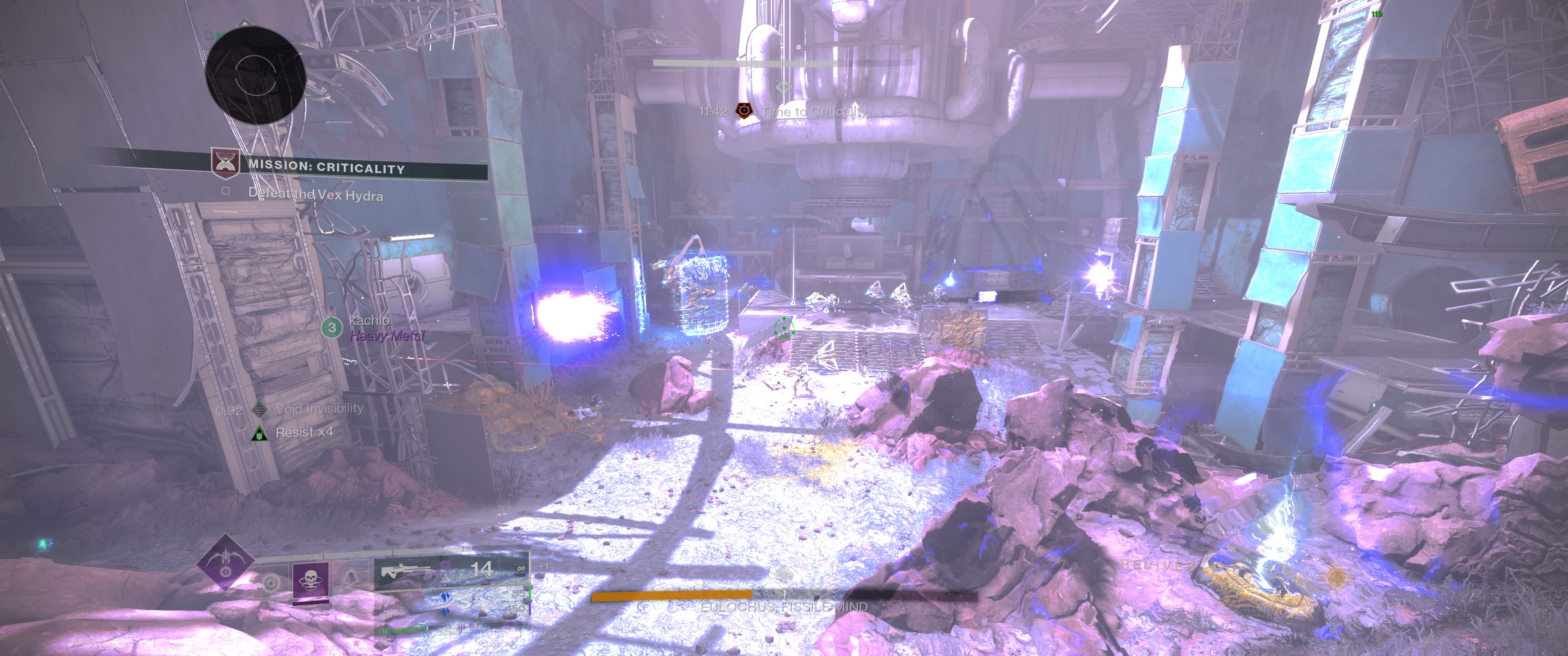The image size is (1568, 656).
Task: Click the Time to Criticality icon
Action: (744, 111)
